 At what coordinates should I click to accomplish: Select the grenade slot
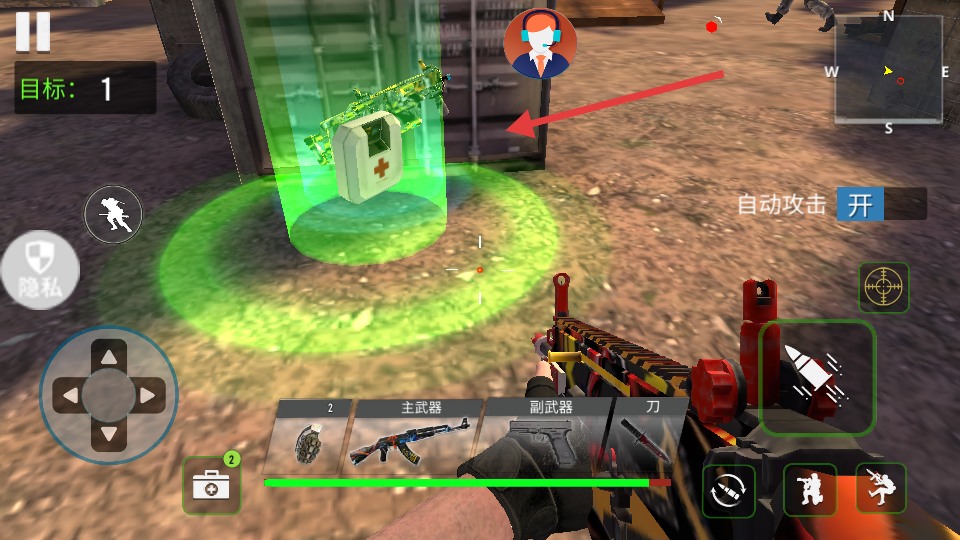[x=310, y=437]
